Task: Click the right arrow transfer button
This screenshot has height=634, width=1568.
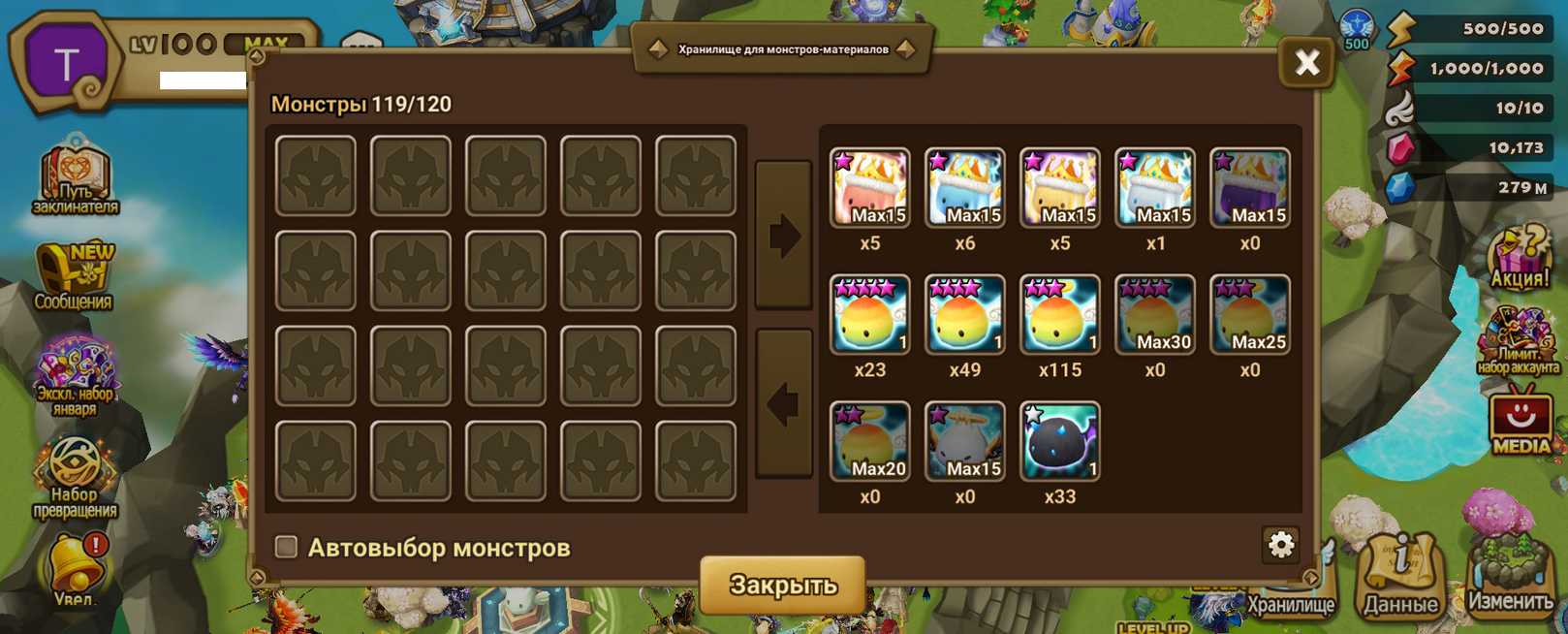Action: (x=783, y=236)
